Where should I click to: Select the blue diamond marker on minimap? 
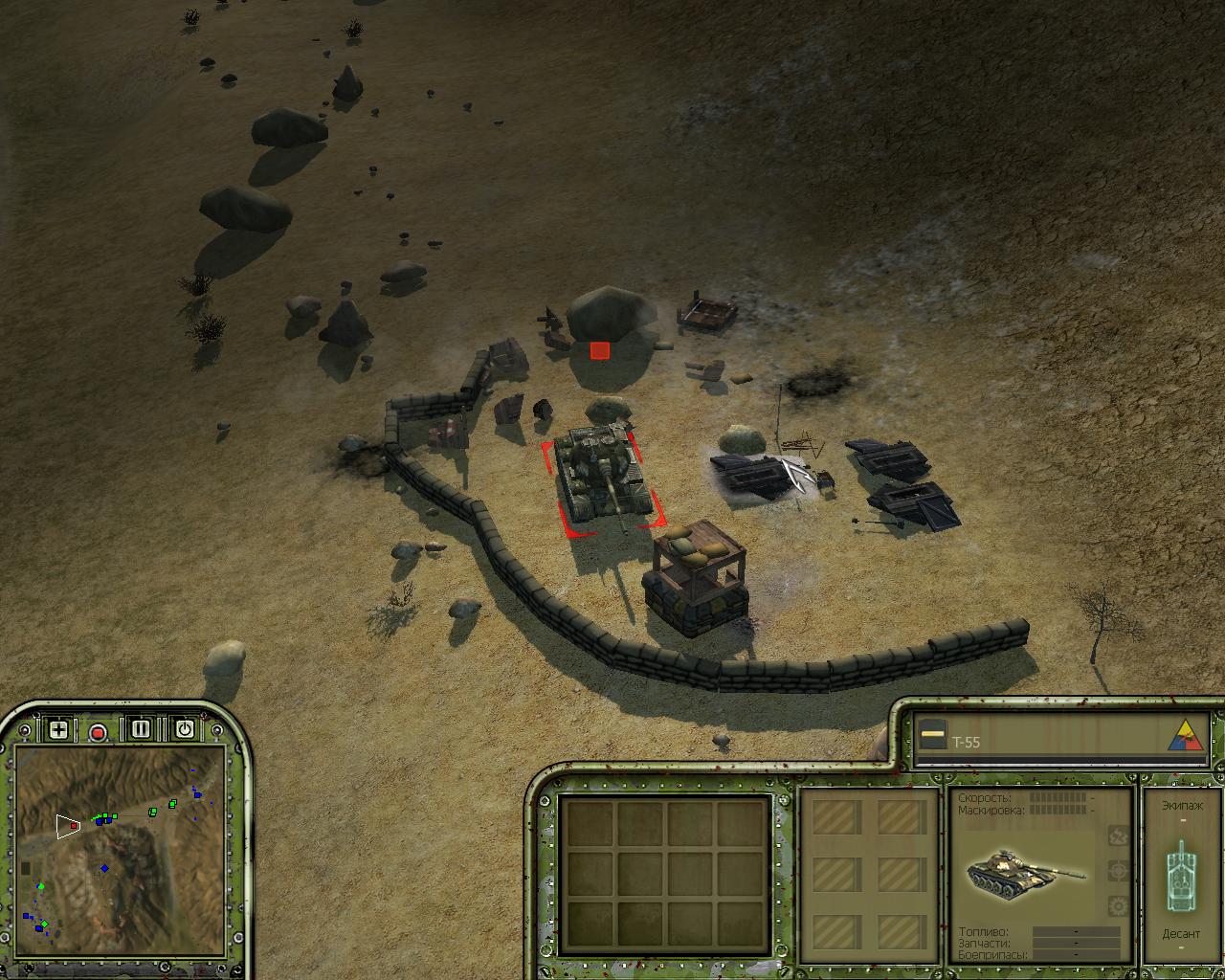click(x=105, y=869)
